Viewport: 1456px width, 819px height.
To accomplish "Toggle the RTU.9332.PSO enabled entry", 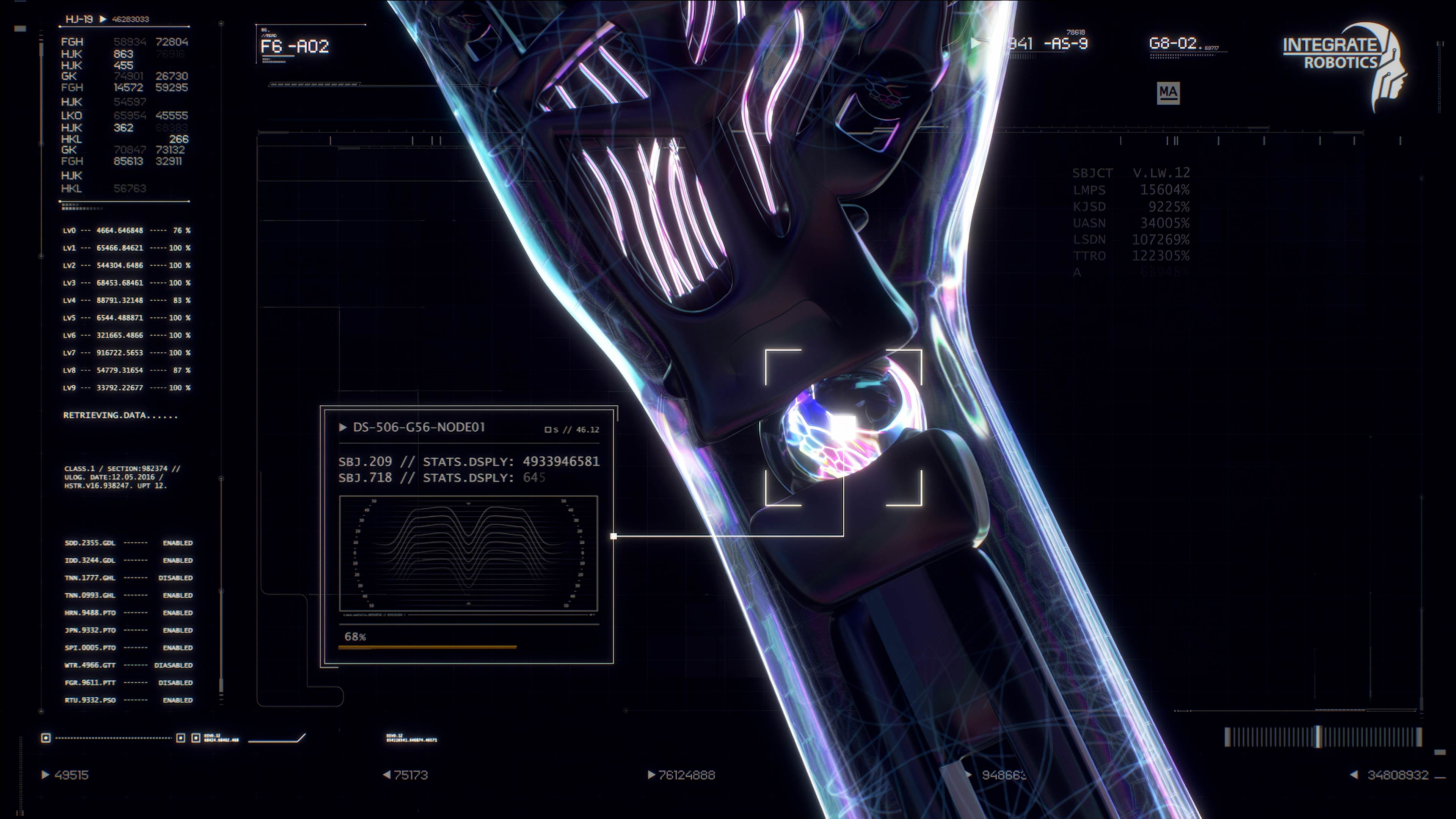I will coord(177,700).
